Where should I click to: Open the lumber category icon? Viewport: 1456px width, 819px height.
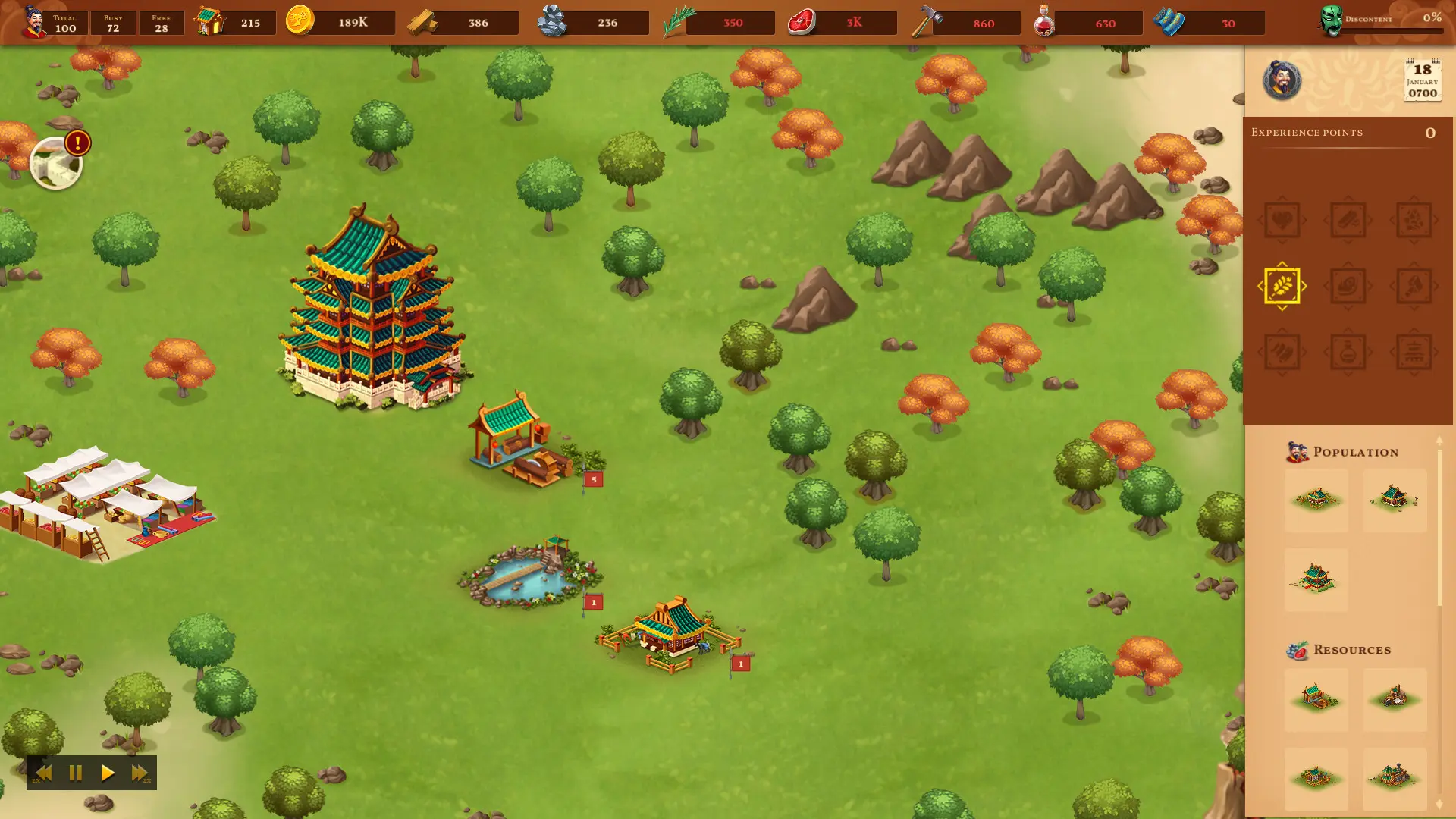coord(1348,220)
